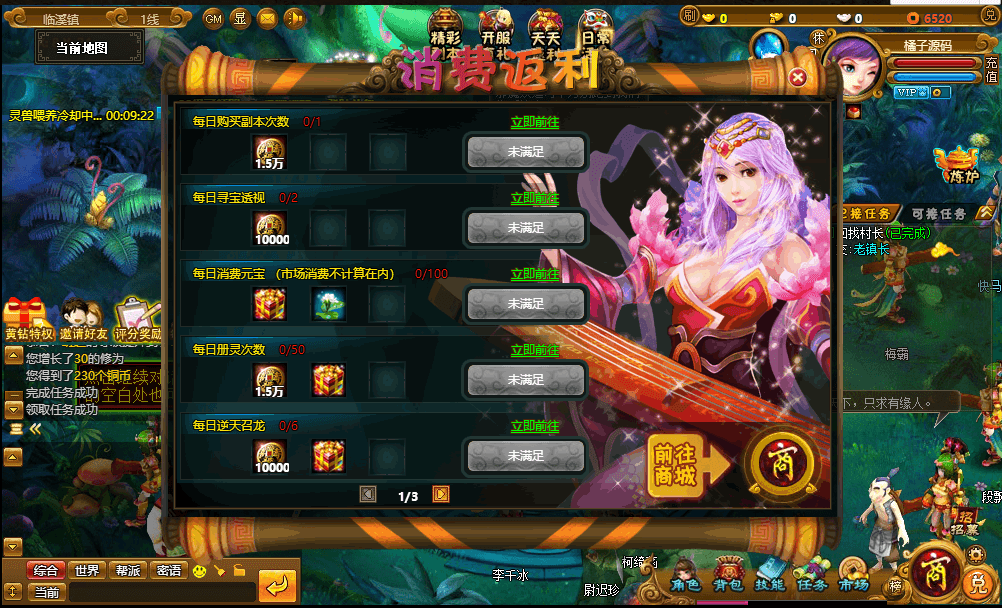Close the 消费返利 rebate panel

click(x=797, y=77)
